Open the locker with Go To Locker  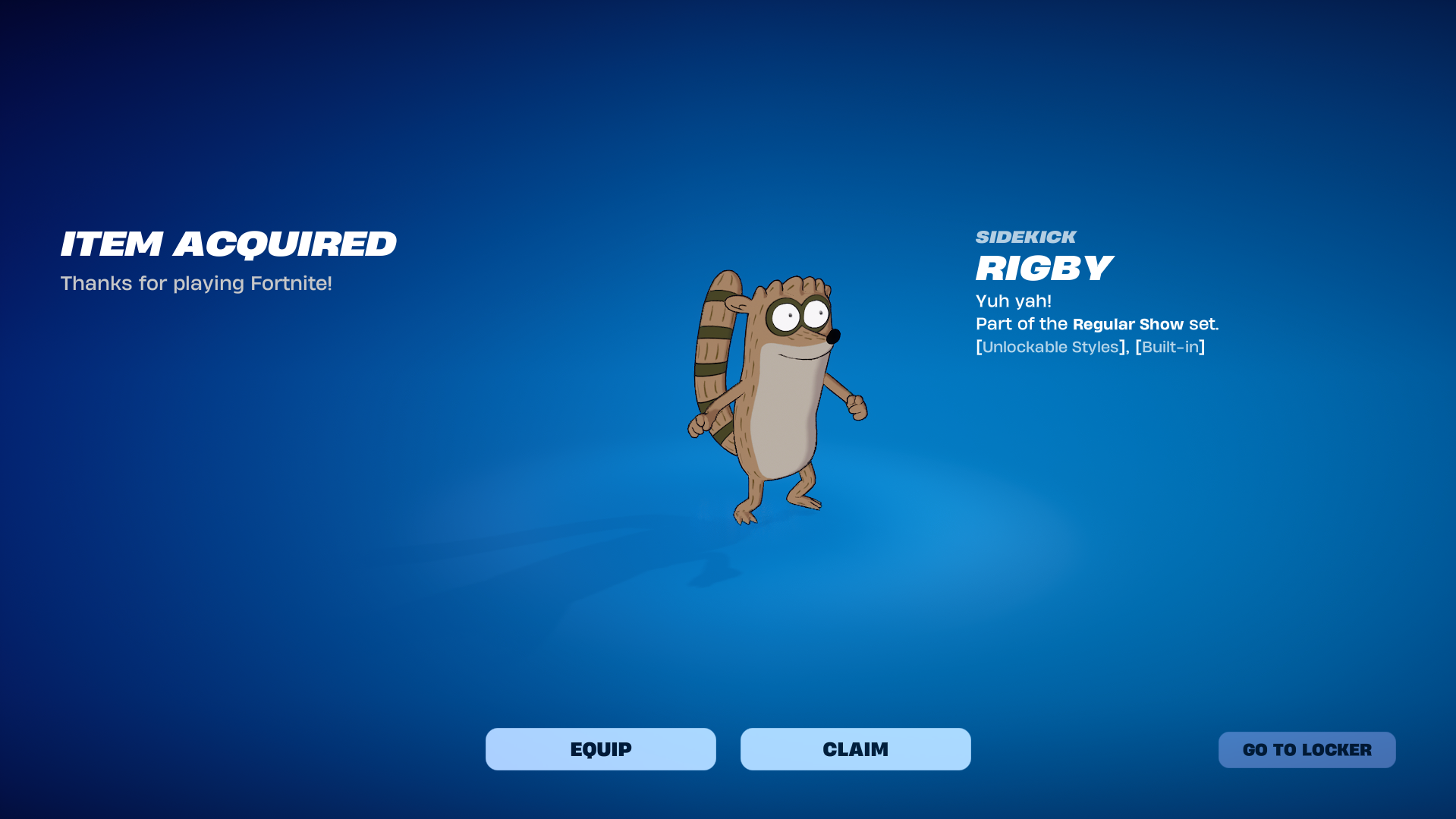pos(1307,750)
